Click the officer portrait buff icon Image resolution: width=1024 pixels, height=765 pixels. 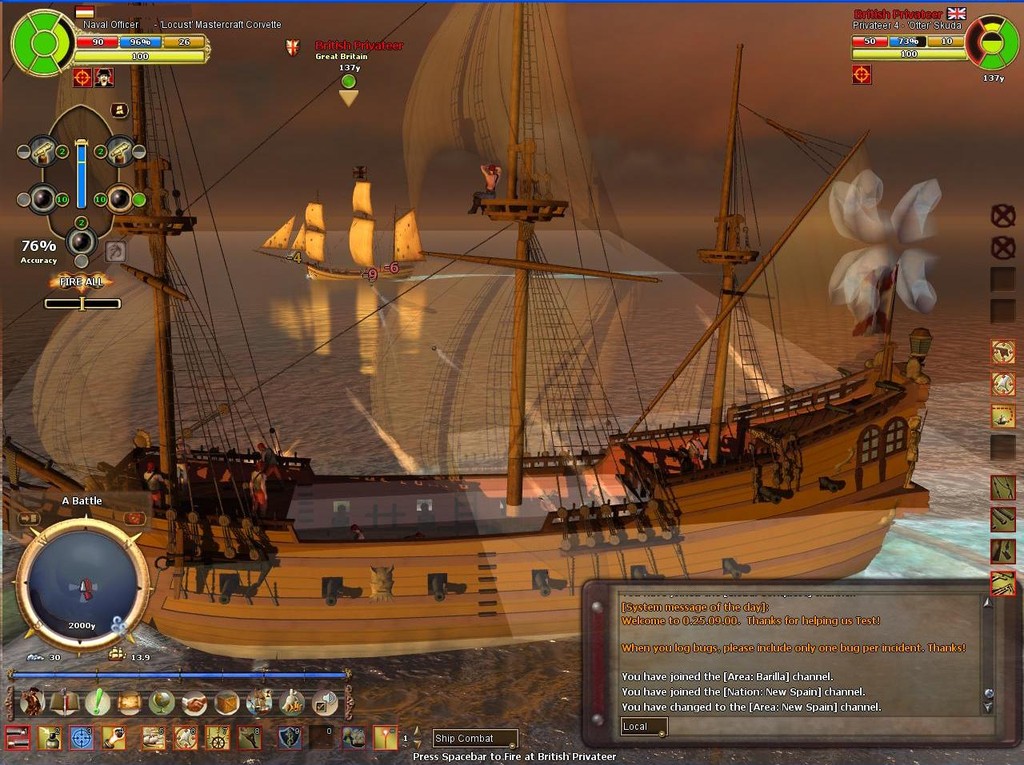[x=104, y=77]
